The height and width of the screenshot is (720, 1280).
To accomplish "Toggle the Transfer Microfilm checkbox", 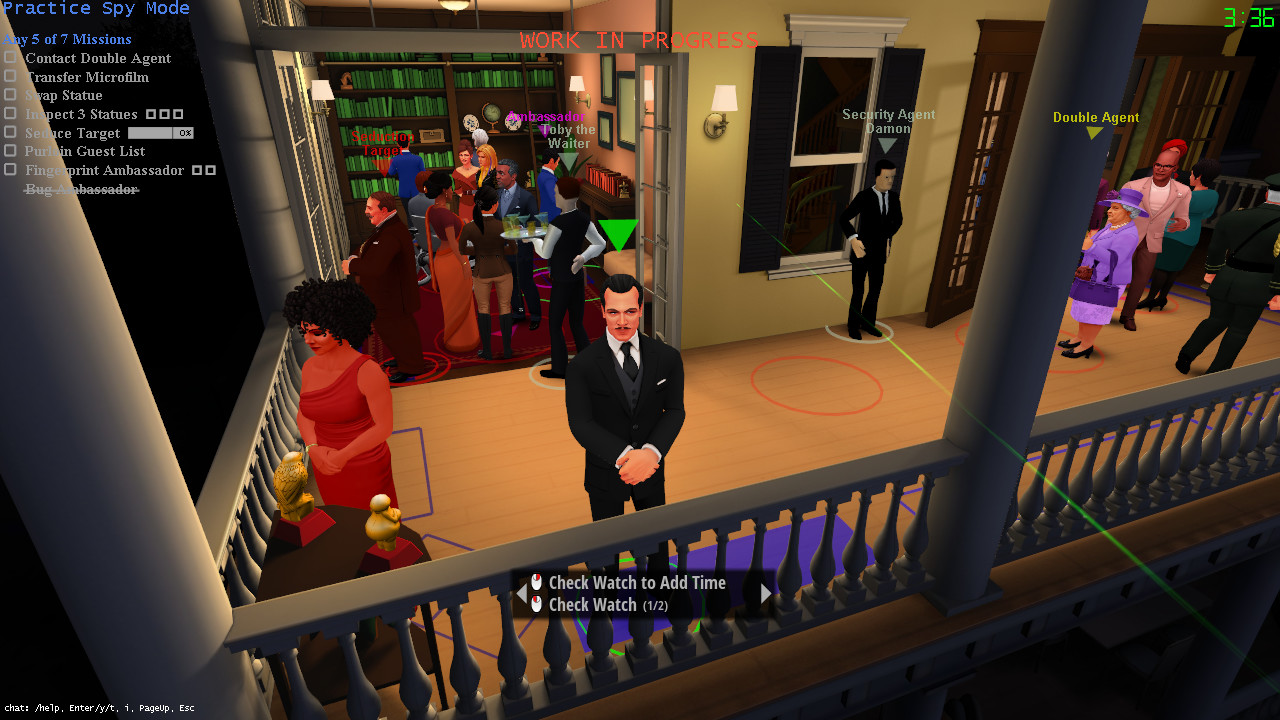I will tap(11, 77).
